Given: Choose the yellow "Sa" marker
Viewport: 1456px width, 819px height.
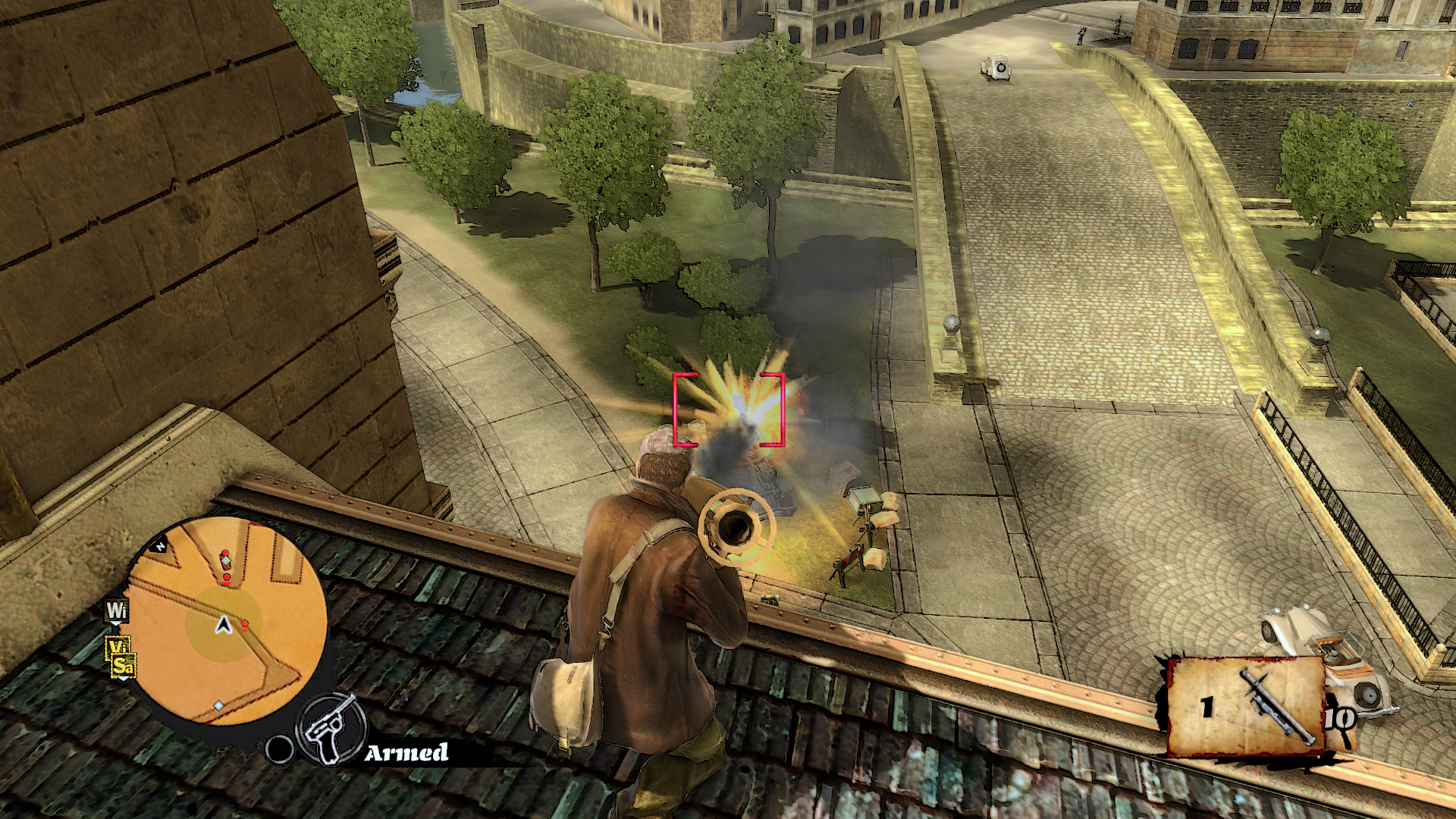Looking at the screenshot, I should [x=123, y=667].
